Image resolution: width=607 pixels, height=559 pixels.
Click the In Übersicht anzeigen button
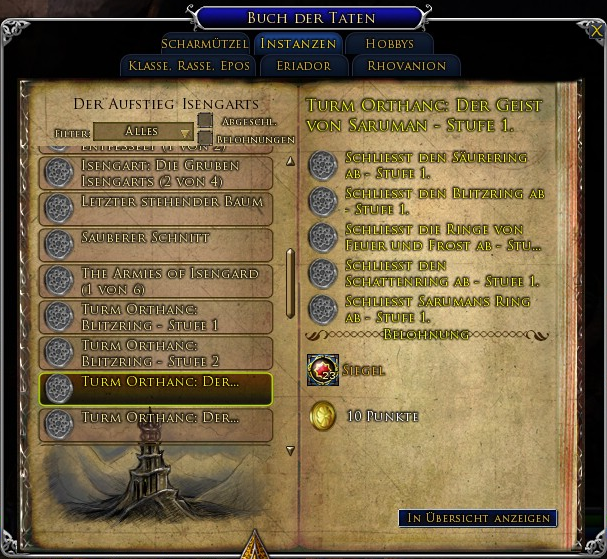[x=477, y=518]
